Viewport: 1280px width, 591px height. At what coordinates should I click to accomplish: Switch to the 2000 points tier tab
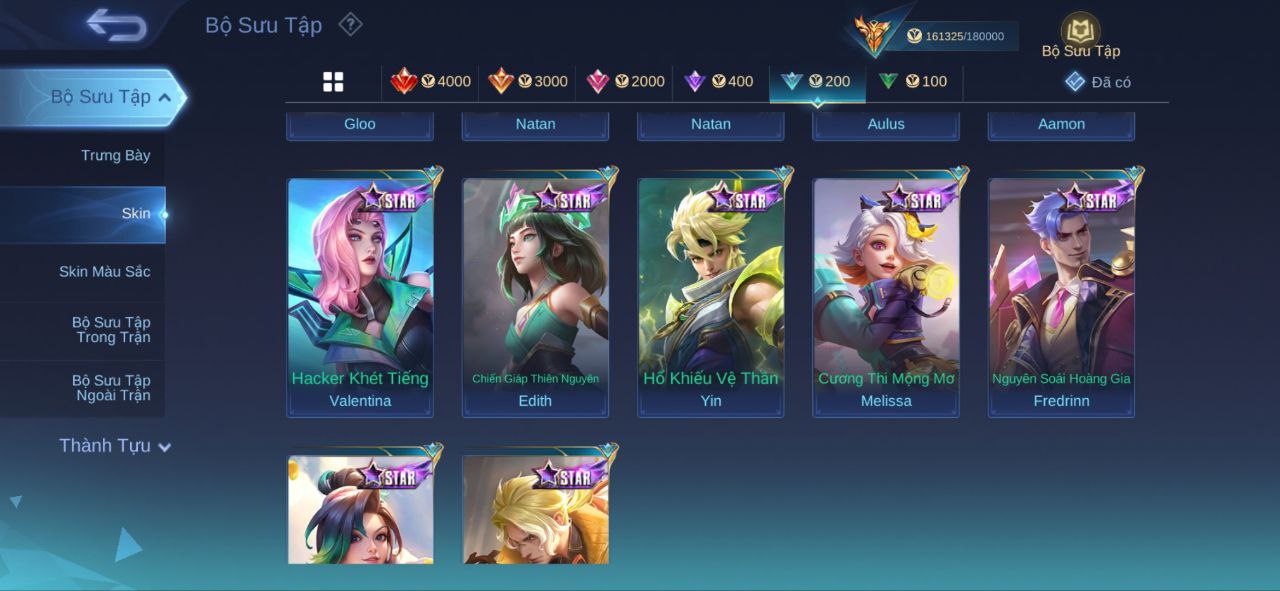(x=626, y=82)
